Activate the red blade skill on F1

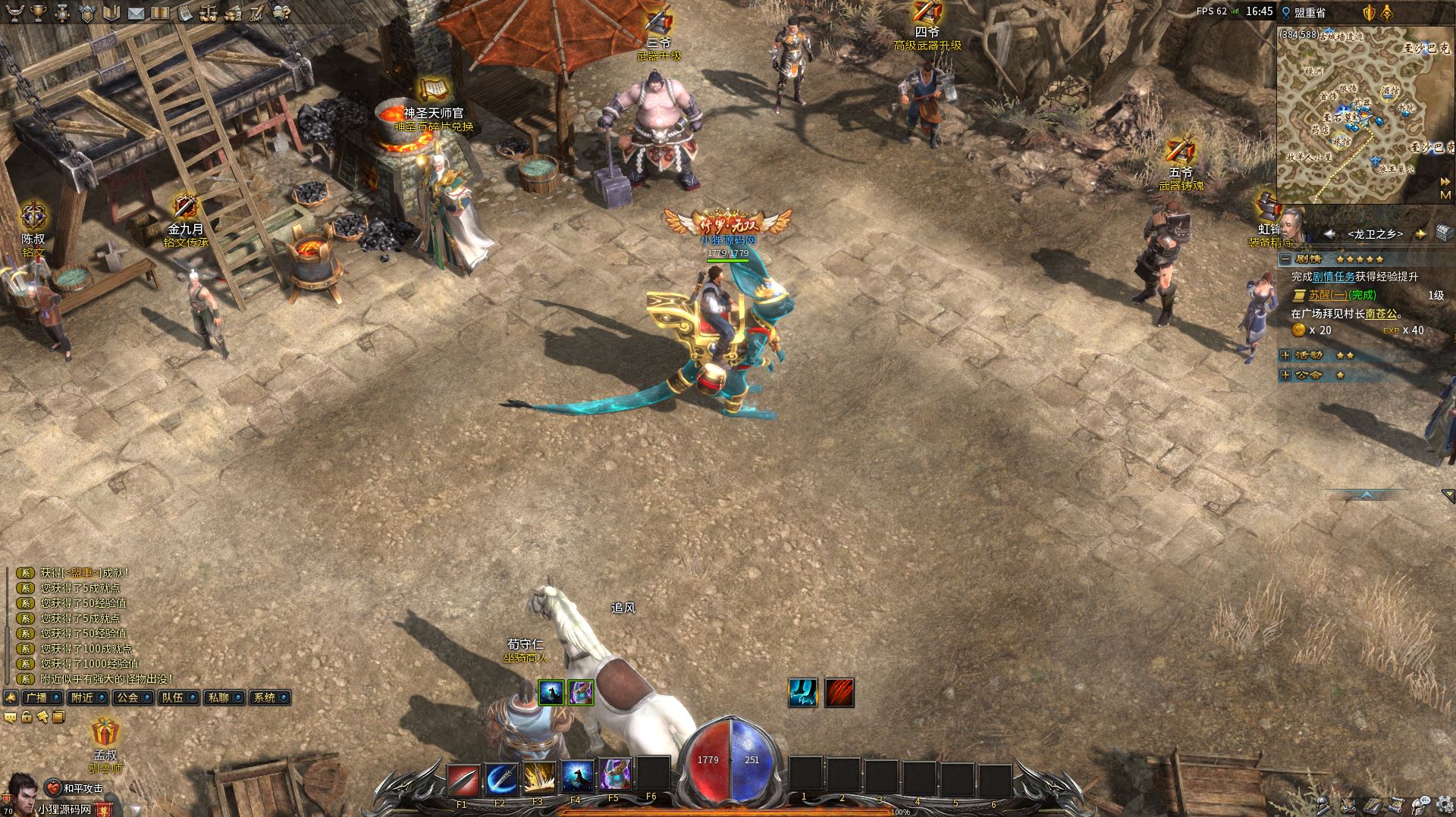pyautogui.click(x=463, y=778)
